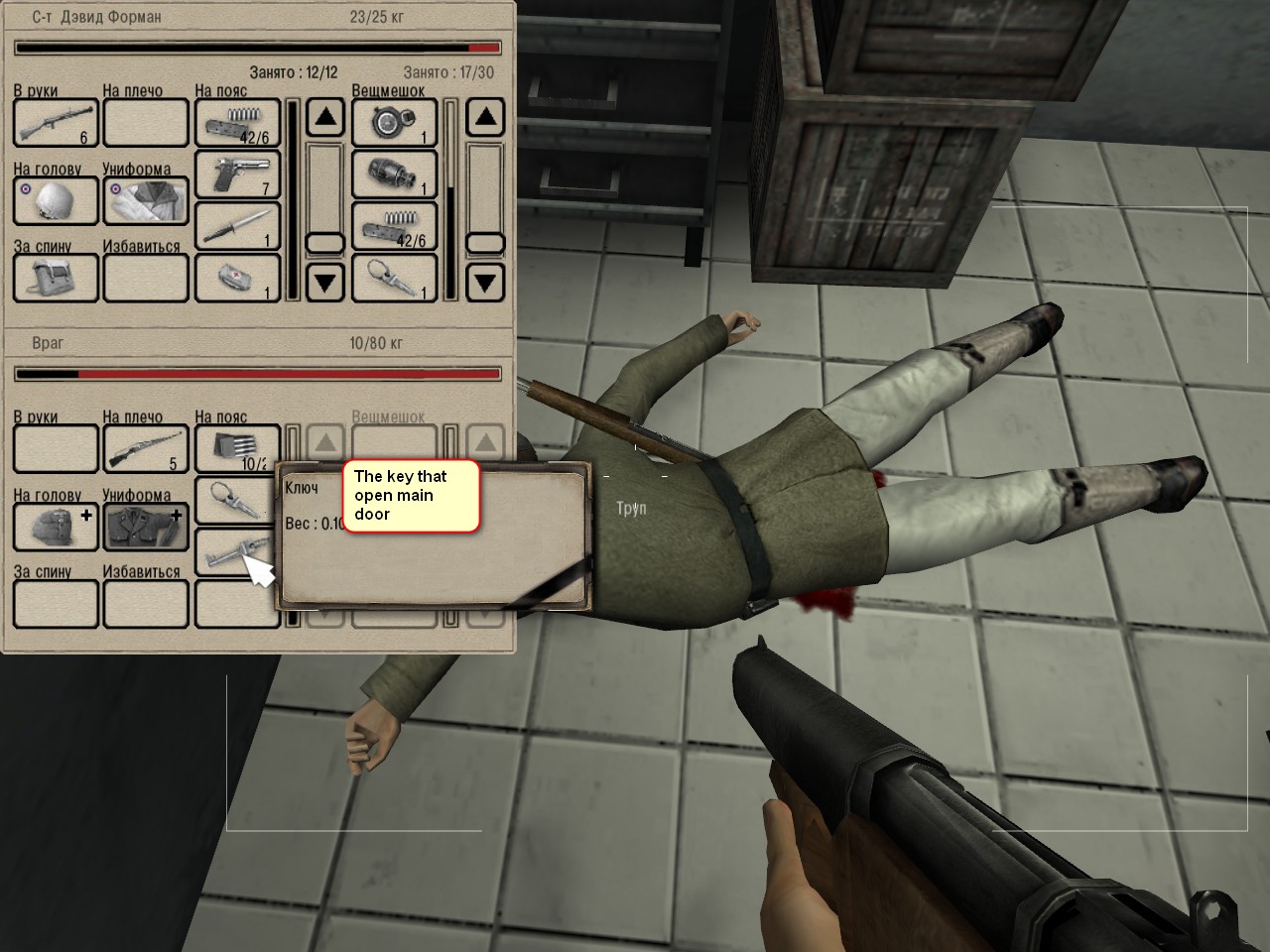The height and width of the screenshot is (952, 1270).
Task: Select the stopwatch item in the backpack list
Action: tap(394, 123)
